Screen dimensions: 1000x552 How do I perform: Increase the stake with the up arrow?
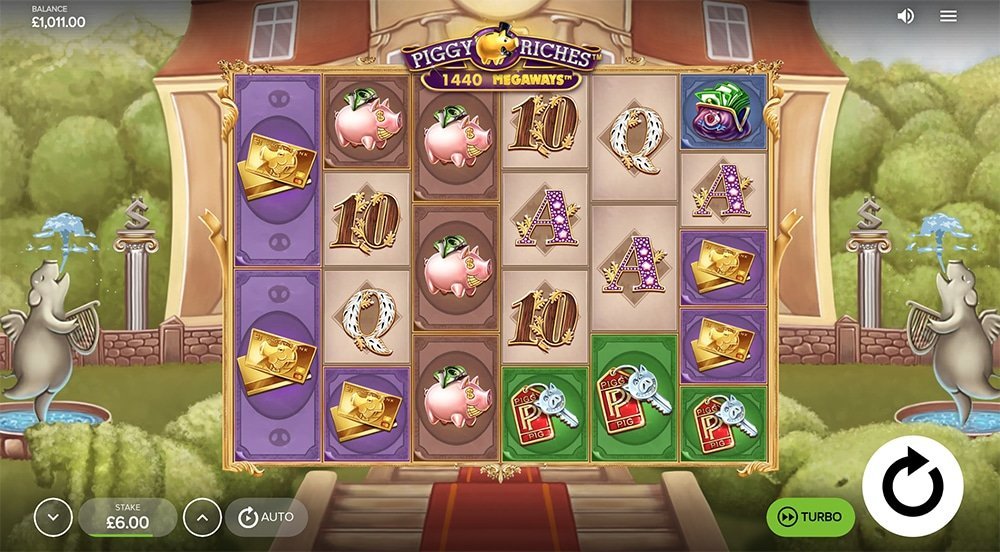coord(201,518)
